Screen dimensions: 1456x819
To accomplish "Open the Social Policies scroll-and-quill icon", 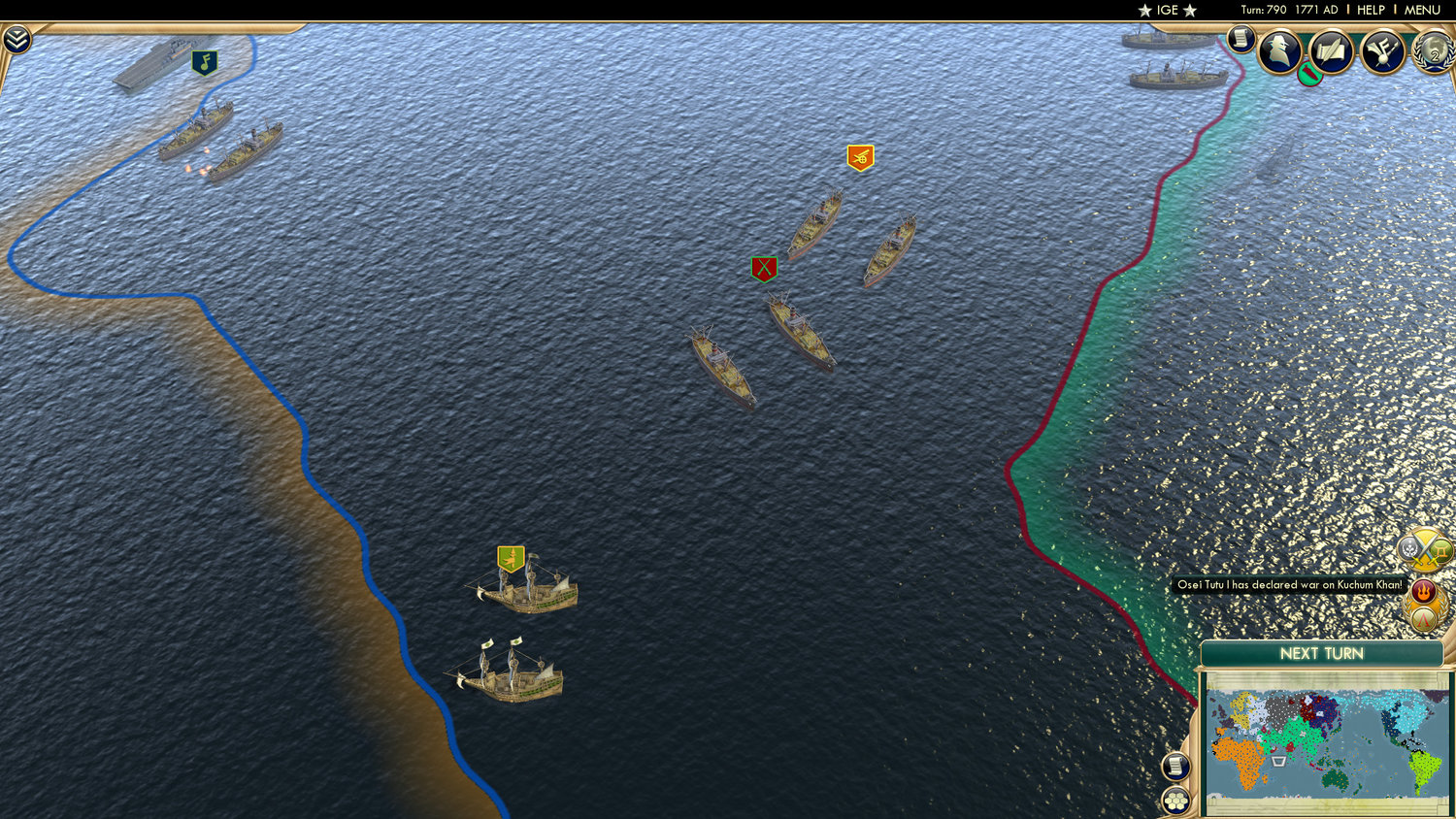I will point(1331,50).
